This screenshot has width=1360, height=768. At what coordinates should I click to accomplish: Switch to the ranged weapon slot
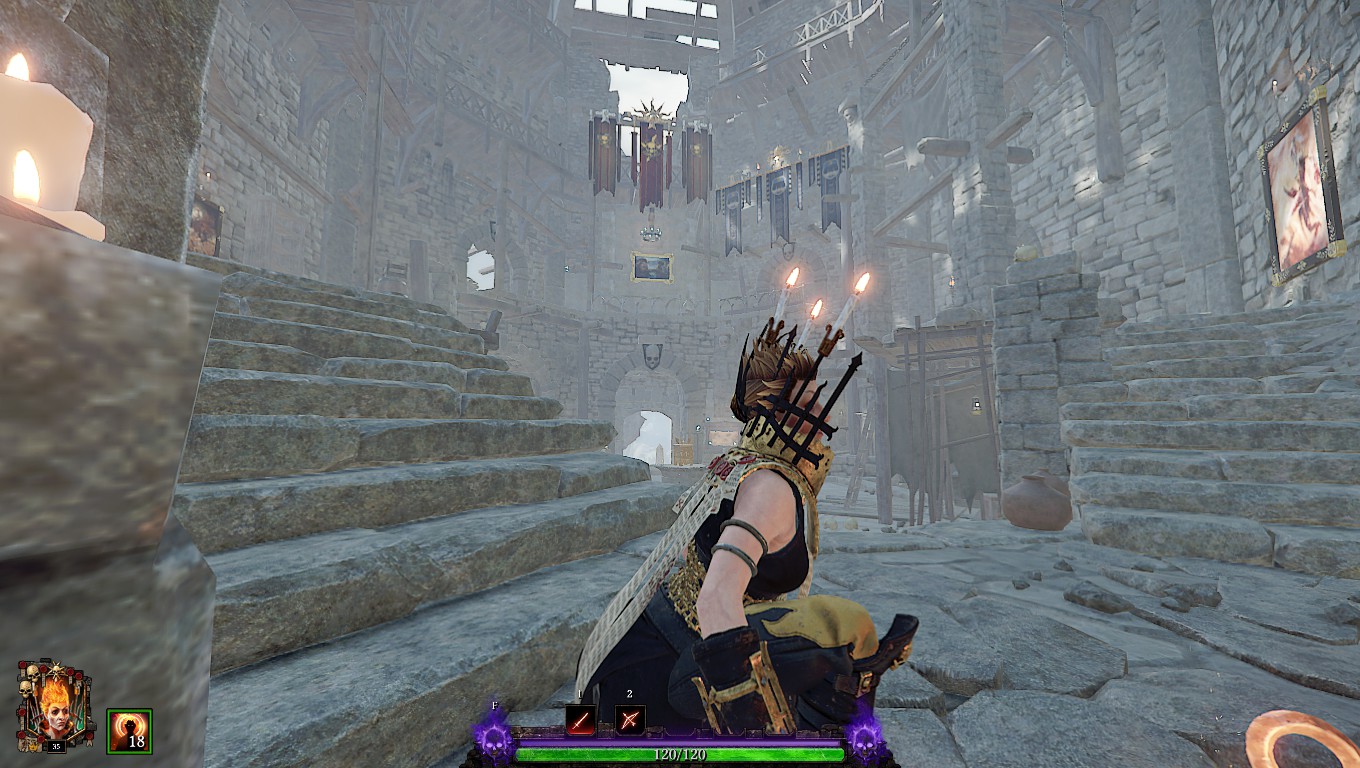[630, 720]
